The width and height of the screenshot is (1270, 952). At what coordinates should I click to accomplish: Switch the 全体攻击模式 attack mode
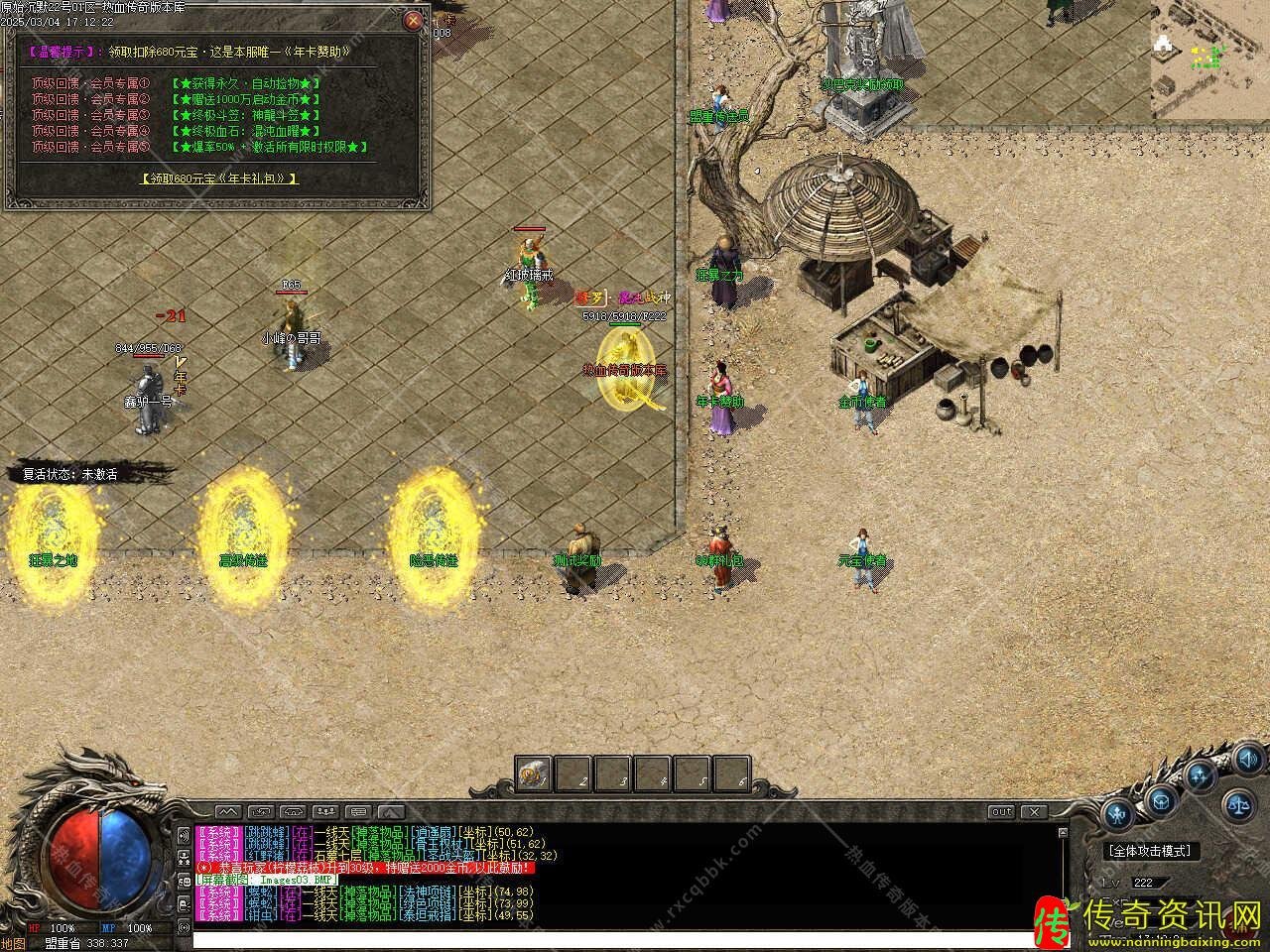(1150, 851)
